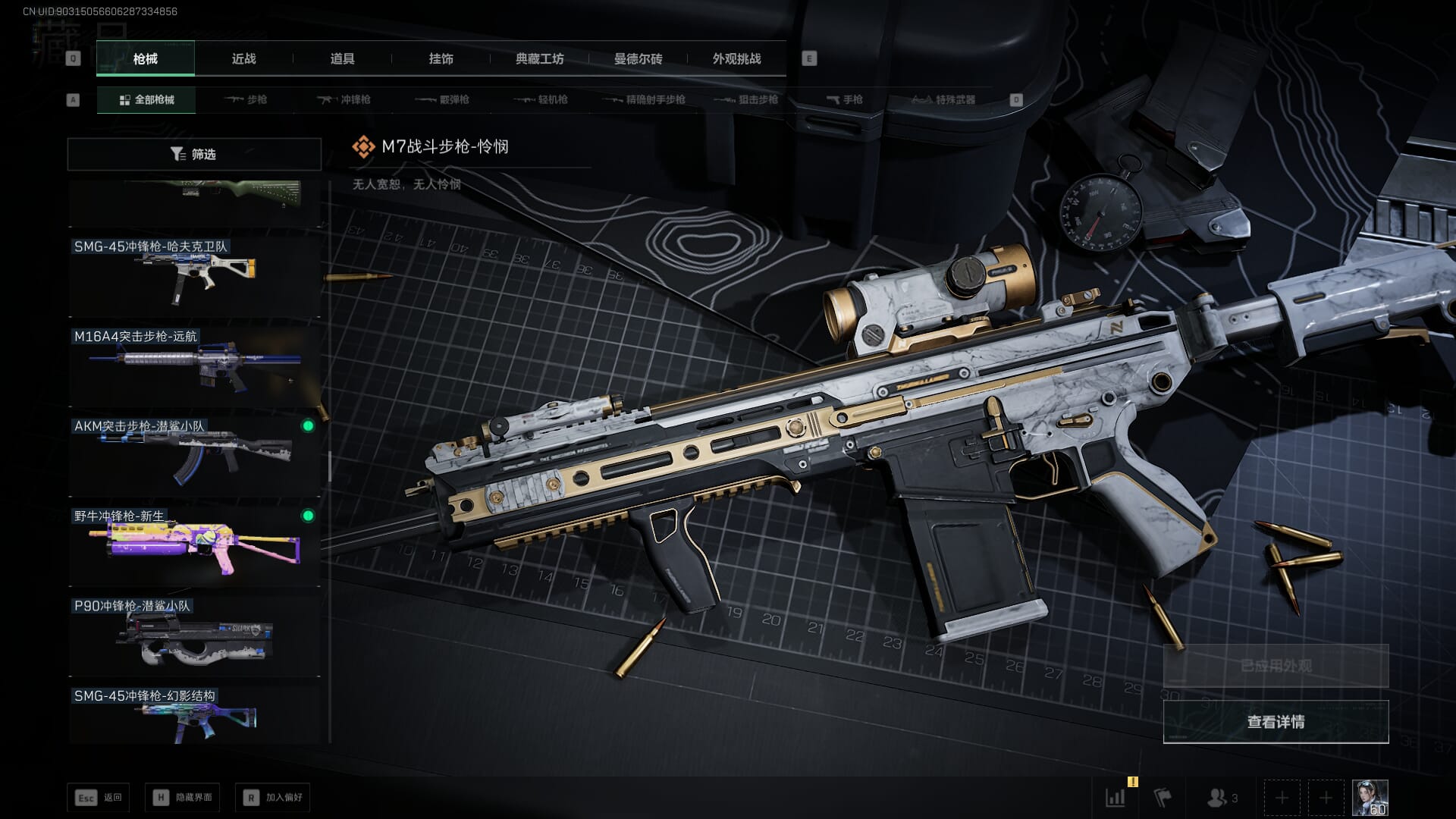Open the 筛选 filter button

194,154
